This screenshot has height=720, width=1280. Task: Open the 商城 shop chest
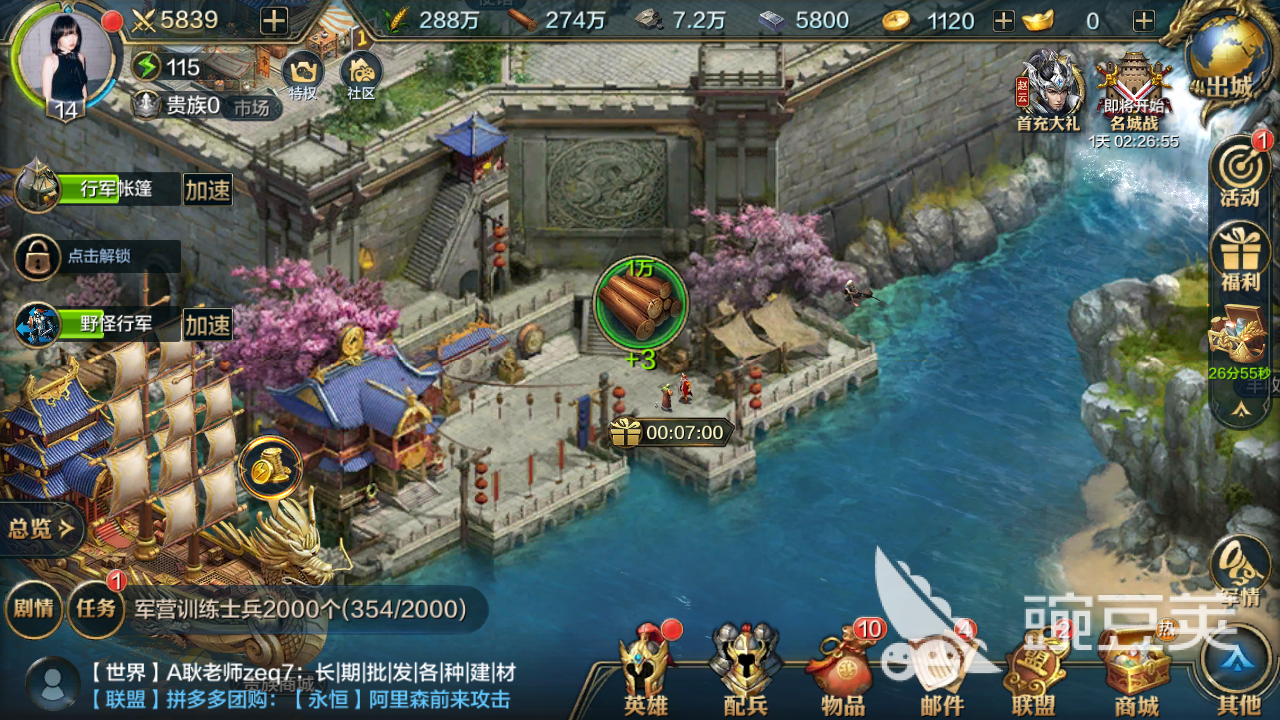pyautogui.click(x=1136, y=670)
